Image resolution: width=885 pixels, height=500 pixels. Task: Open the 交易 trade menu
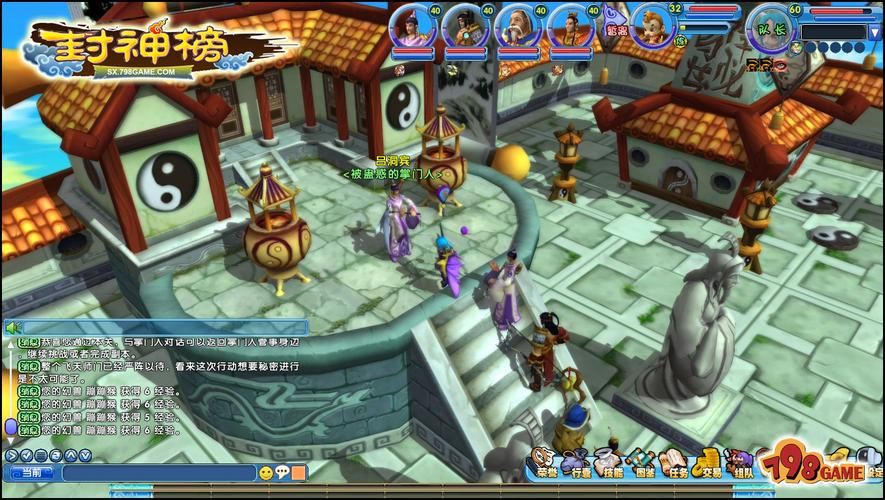point(710,461)
